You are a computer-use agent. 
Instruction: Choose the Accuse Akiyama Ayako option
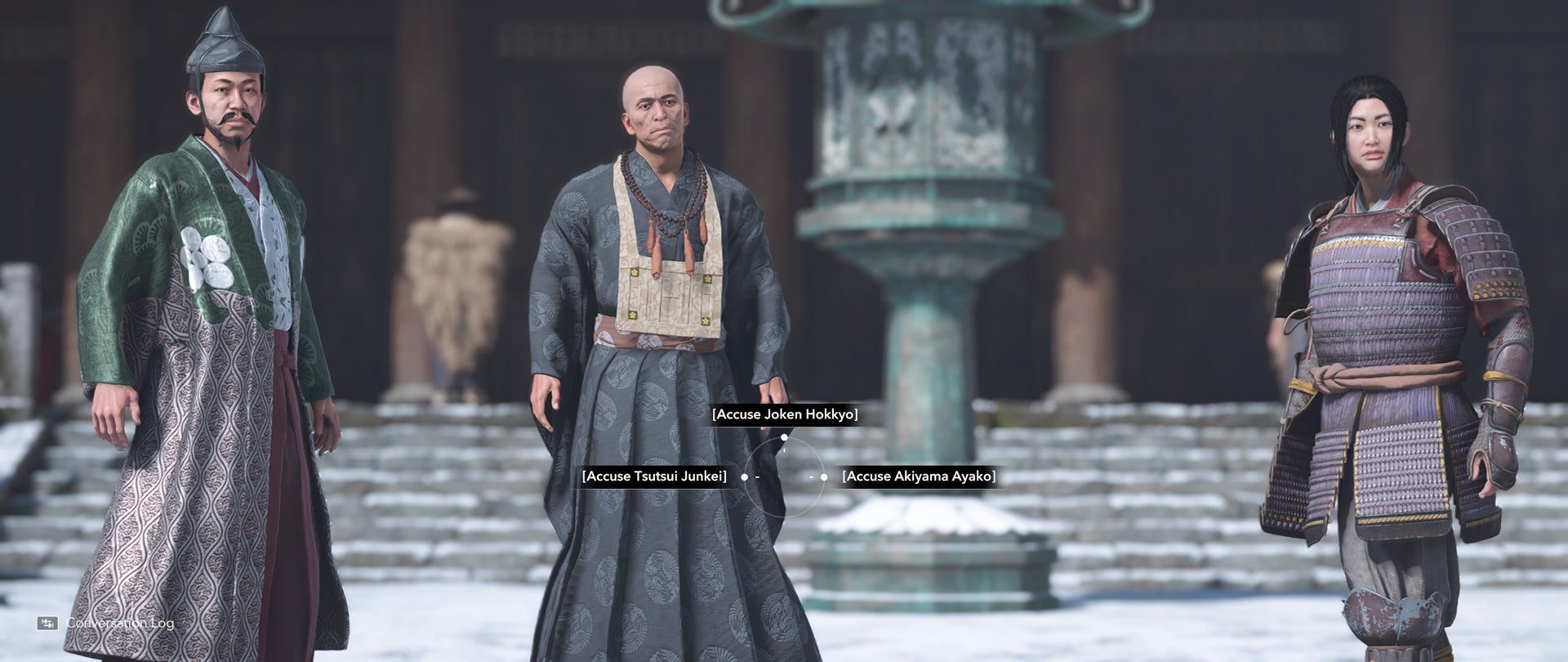pos(918,474)
